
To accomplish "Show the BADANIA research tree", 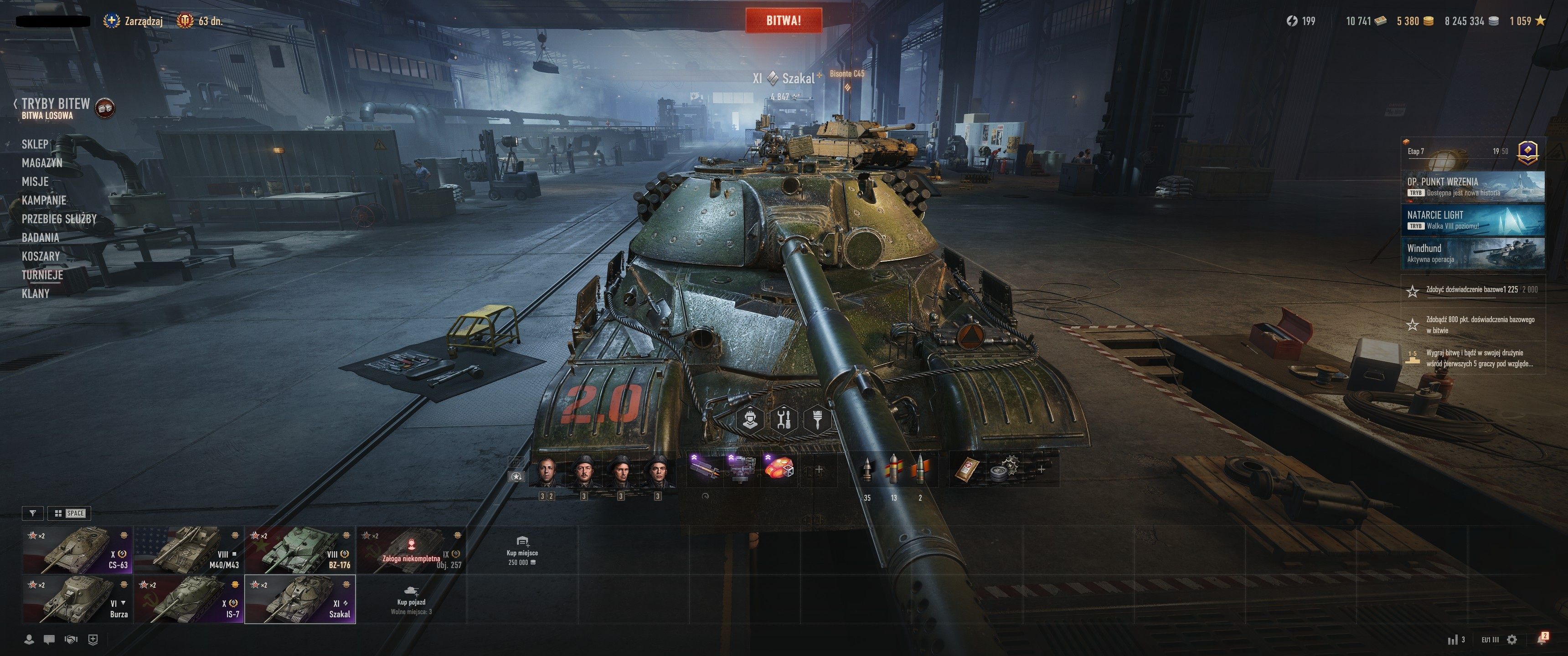I will point(40,237).
